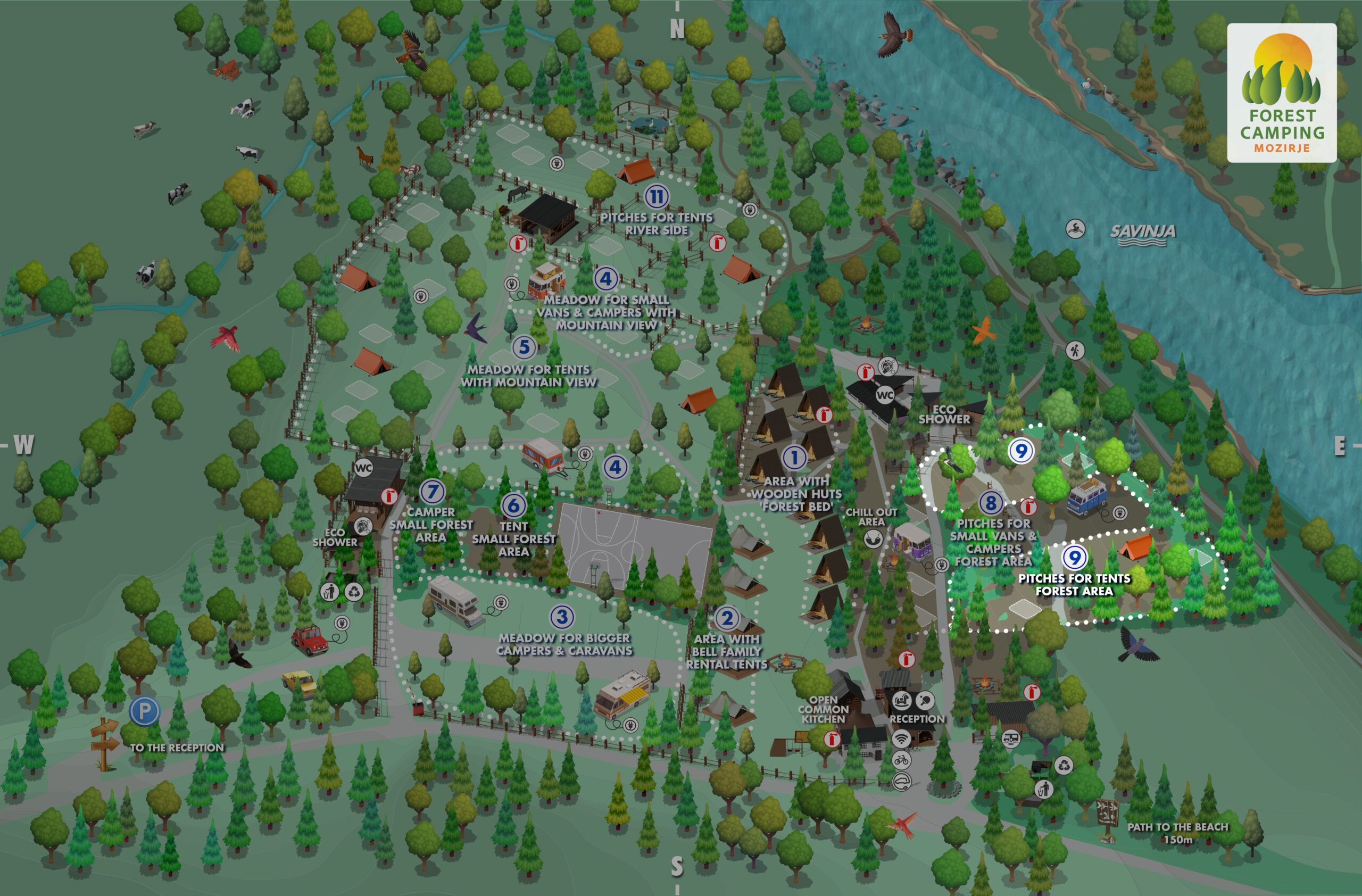
Task: Select the bicycle icon below Reception
Action: pyautogui.click(x=901, y=760)
